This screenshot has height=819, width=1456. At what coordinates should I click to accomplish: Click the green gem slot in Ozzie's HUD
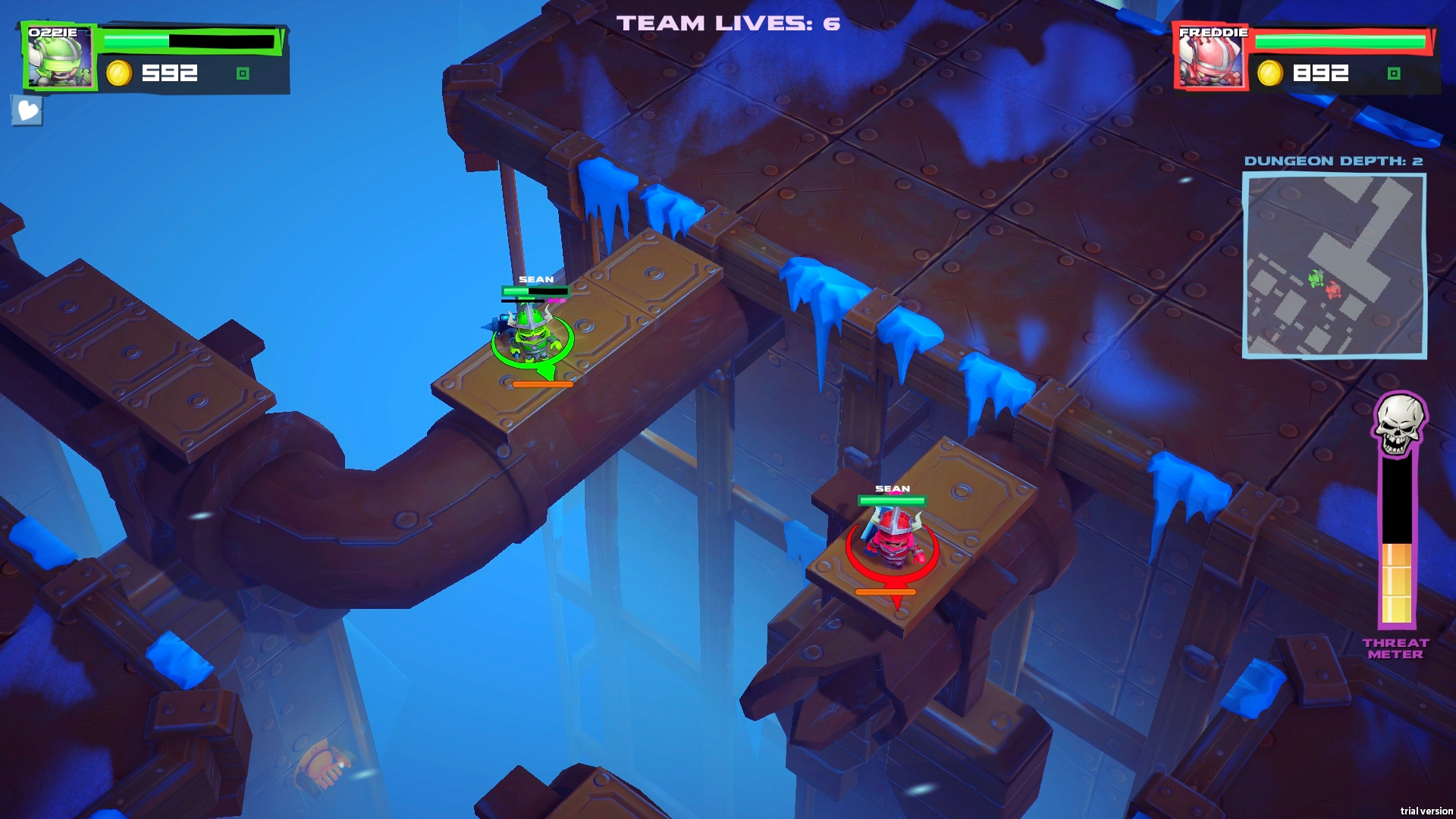tap(243, 74)
